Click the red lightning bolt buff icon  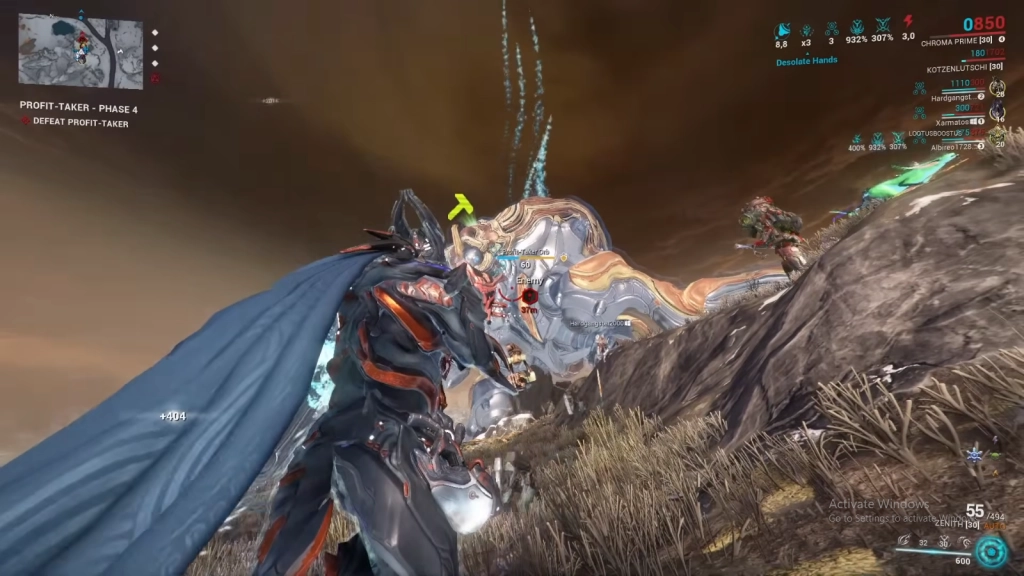(x=908, y=23)
